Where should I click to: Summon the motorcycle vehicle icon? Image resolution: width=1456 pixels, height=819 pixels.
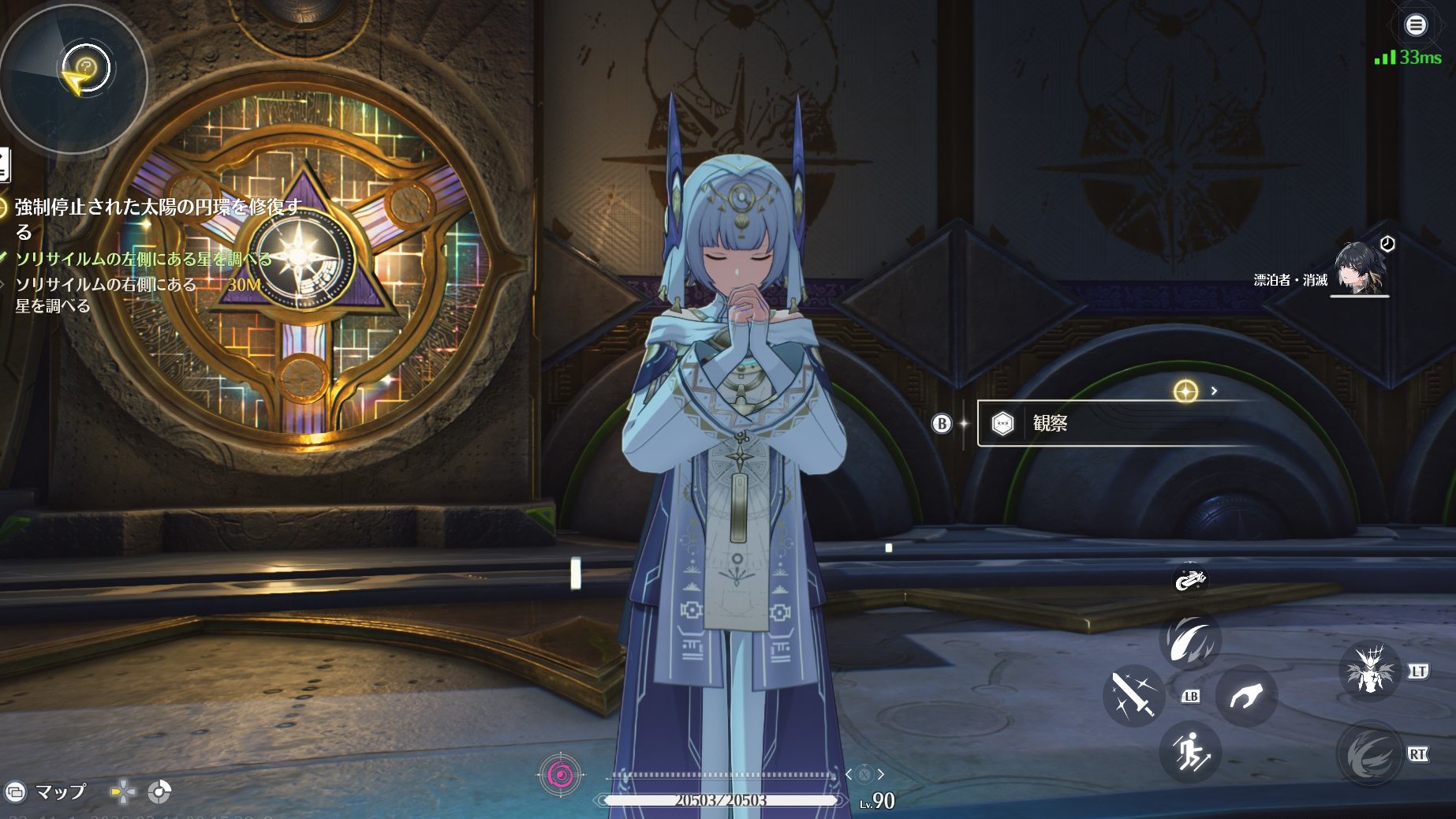click(x=1189, y=581)
